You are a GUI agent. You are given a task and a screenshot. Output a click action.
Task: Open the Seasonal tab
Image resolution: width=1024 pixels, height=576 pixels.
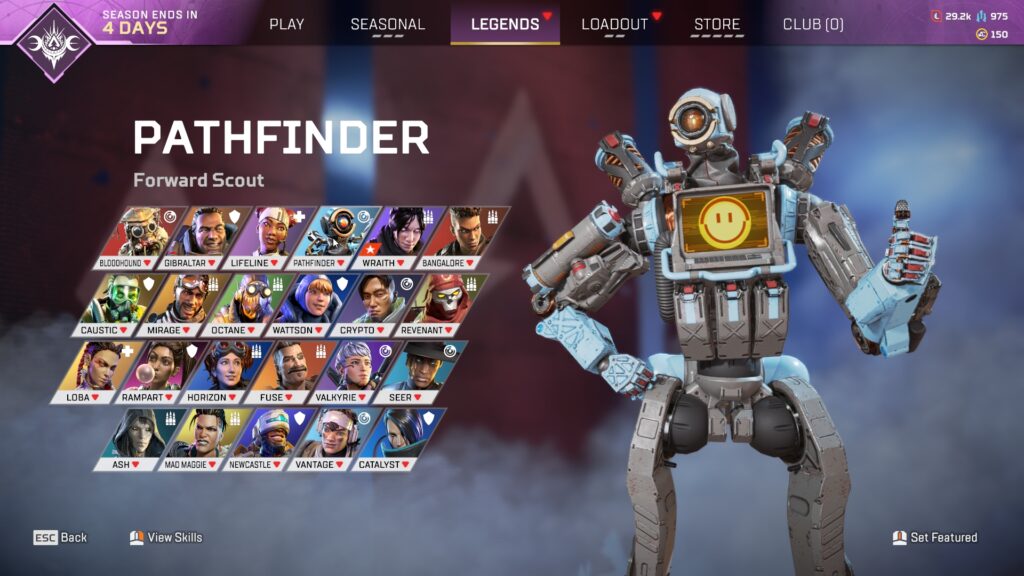[387, 24]
